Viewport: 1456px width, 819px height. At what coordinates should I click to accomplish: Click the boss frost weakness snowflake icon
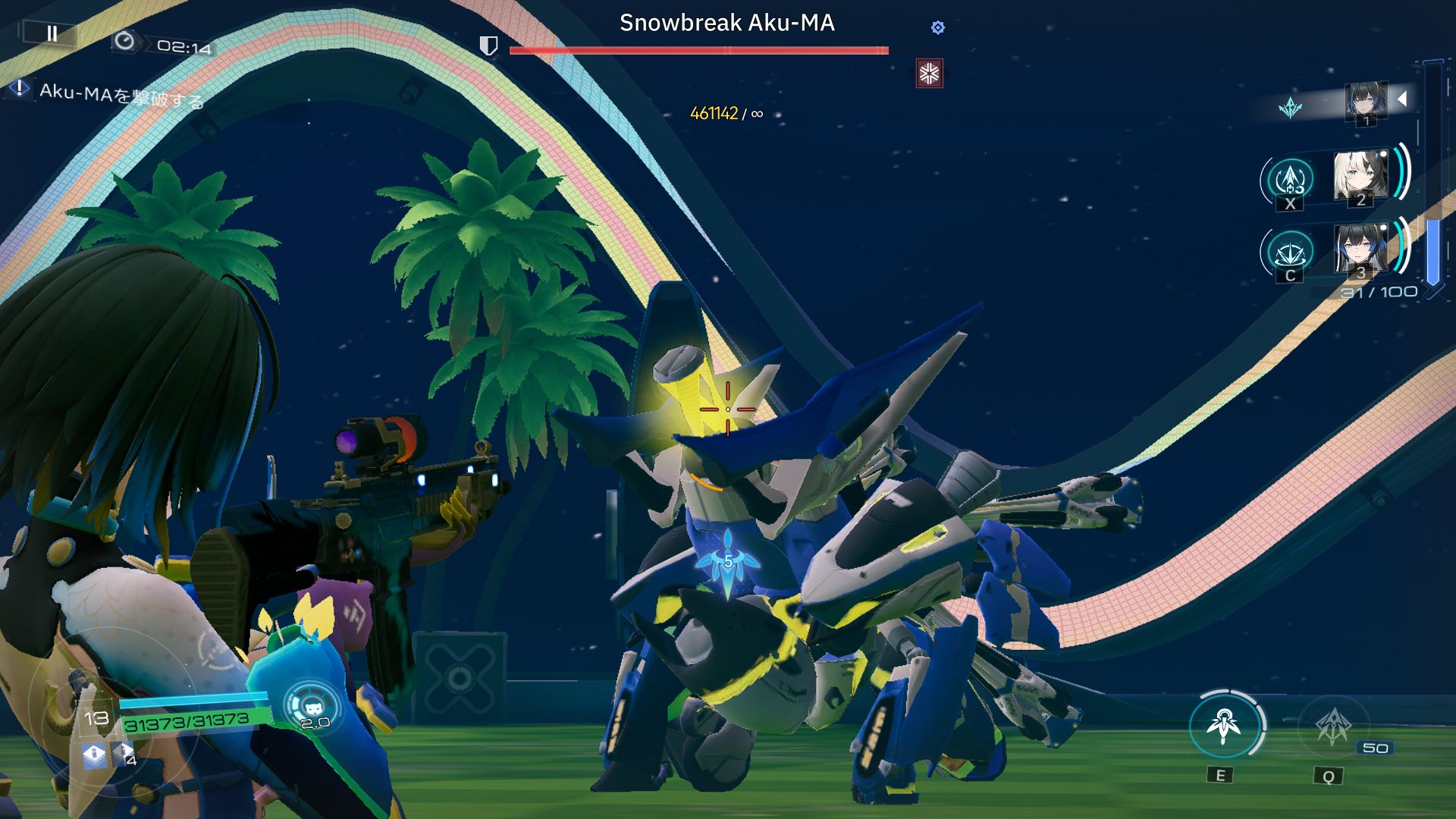coord(929,74)
